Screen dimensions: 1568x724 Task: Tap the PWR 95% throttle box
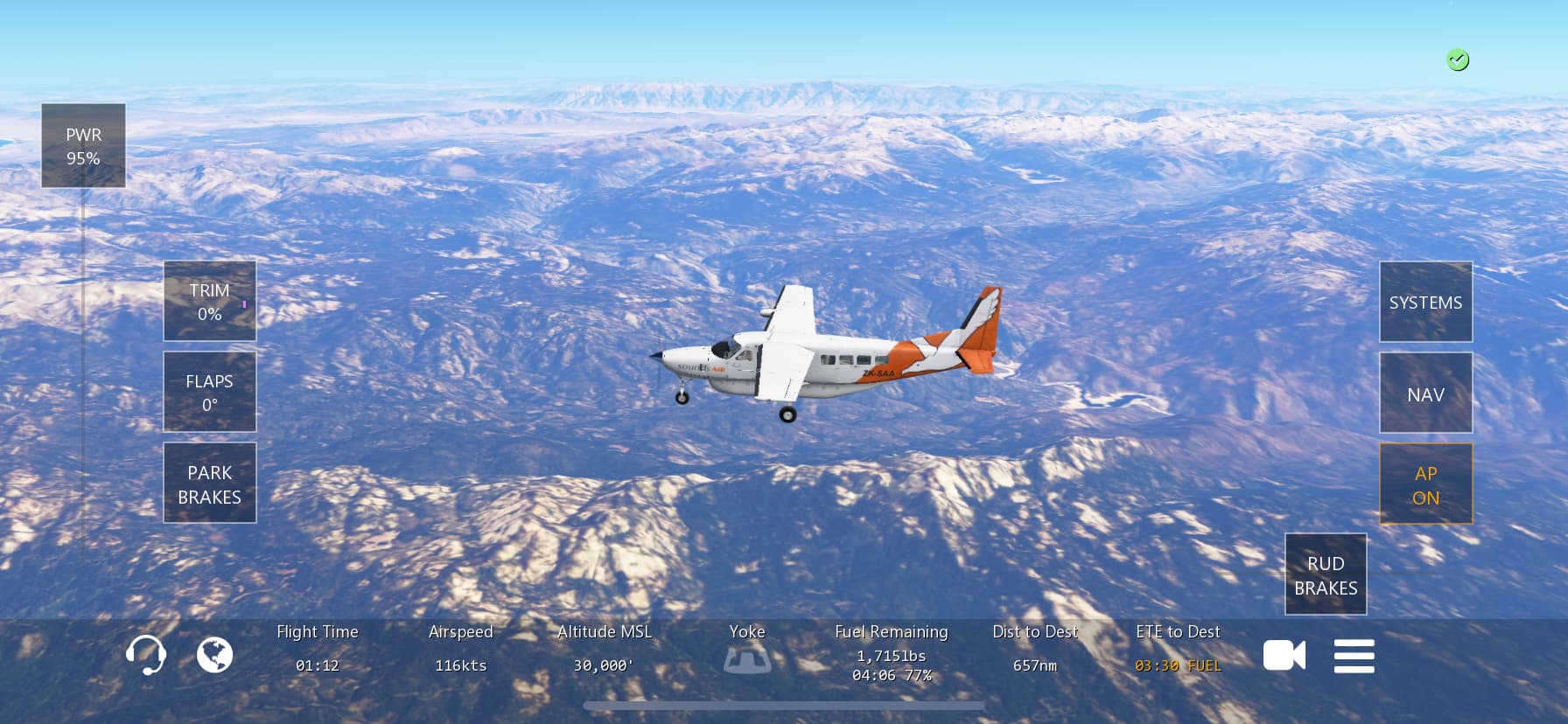(83, 146)
